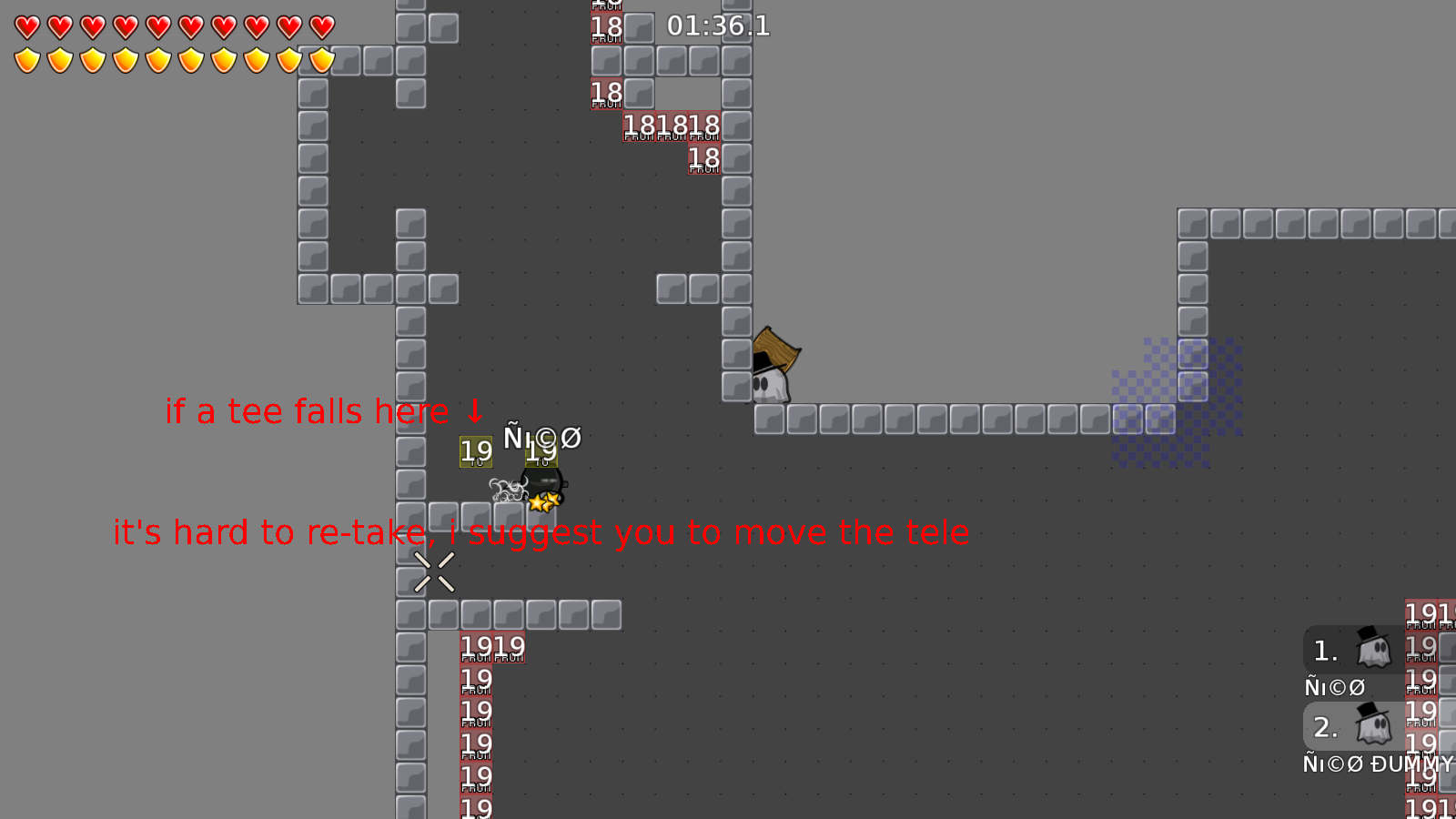Toggle the teleporter TO tile numbered 19

pyautogui.click(x=474, y=450)
